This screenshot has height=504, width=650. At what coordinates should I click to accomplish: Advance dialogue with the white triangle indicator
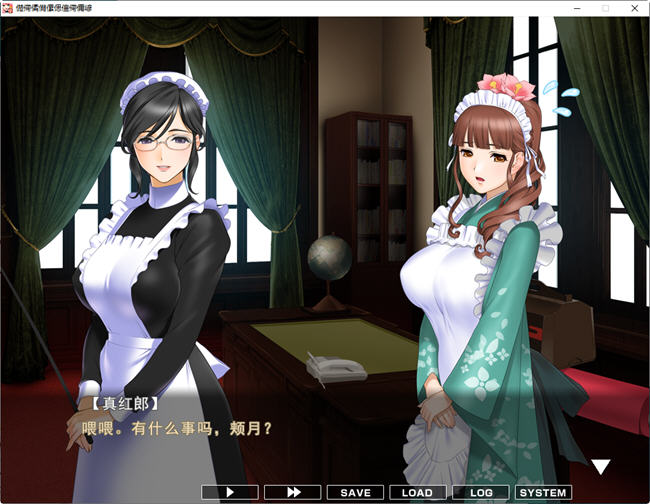[x=601, y=467]
